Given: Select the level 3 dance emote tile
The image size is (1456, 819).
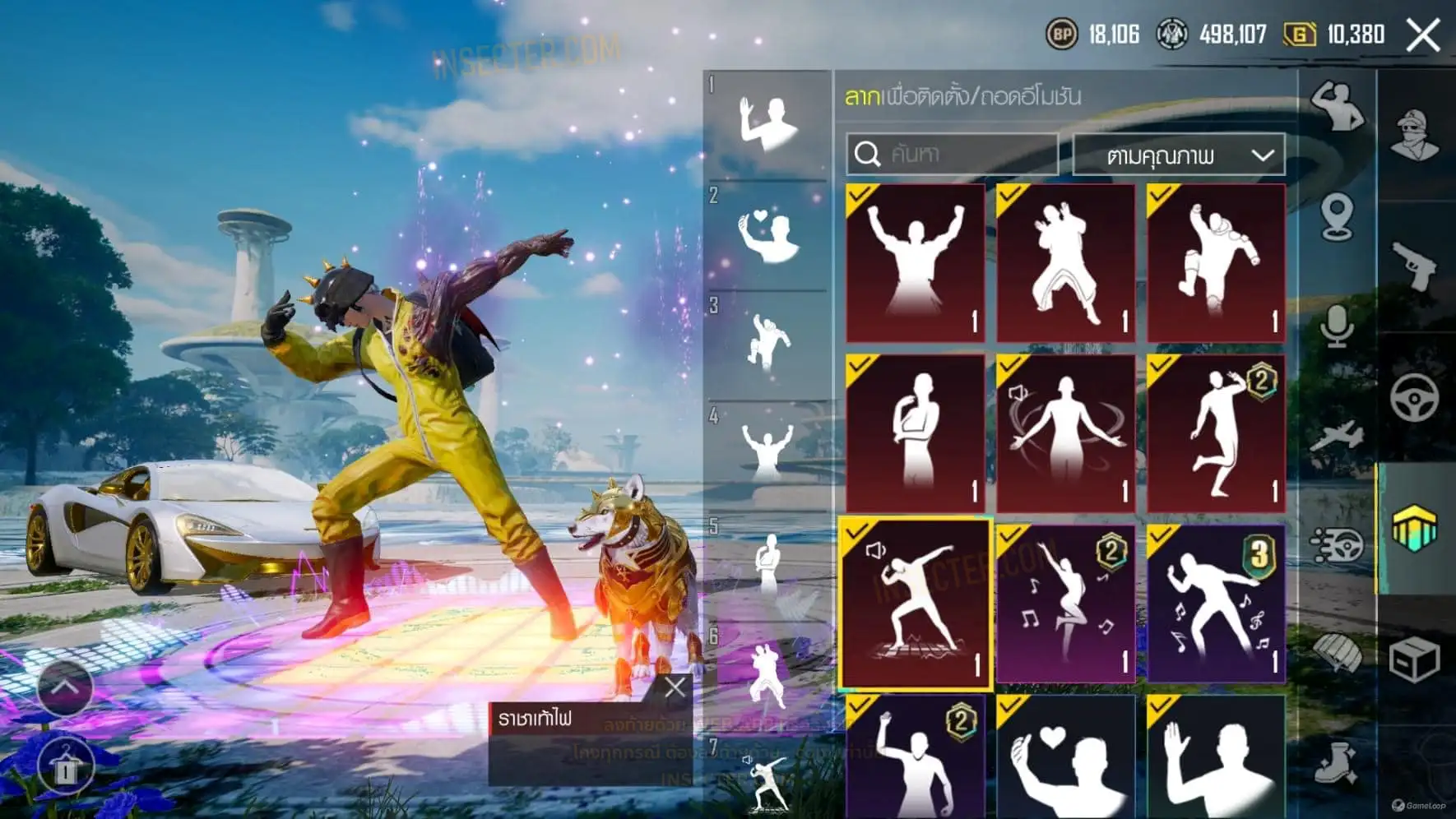Looking at the screenshot, I should tap(1216, 604).
